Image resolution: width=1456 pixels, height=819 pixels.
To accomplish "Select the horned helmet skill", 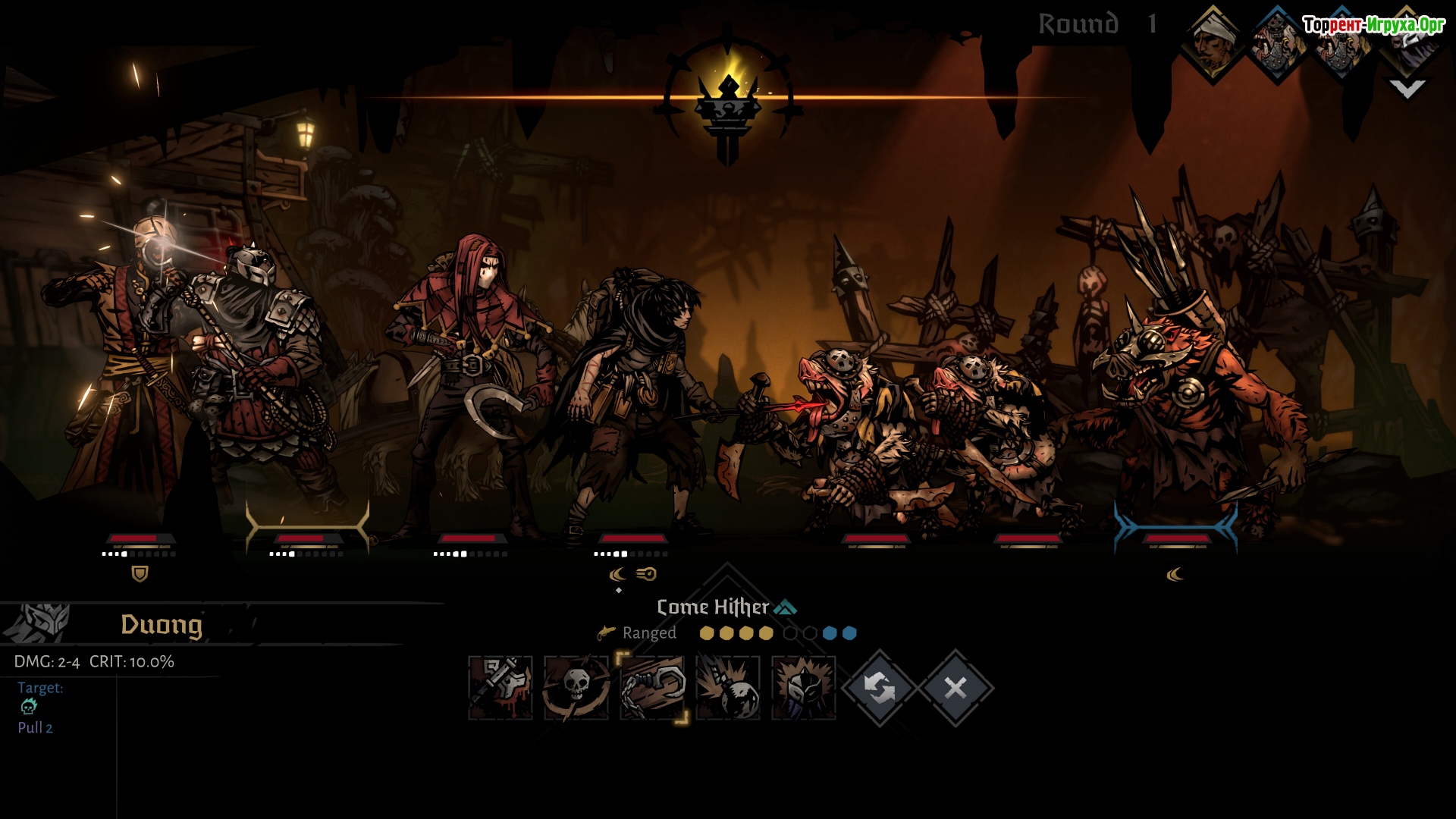I will click(804, 688).
